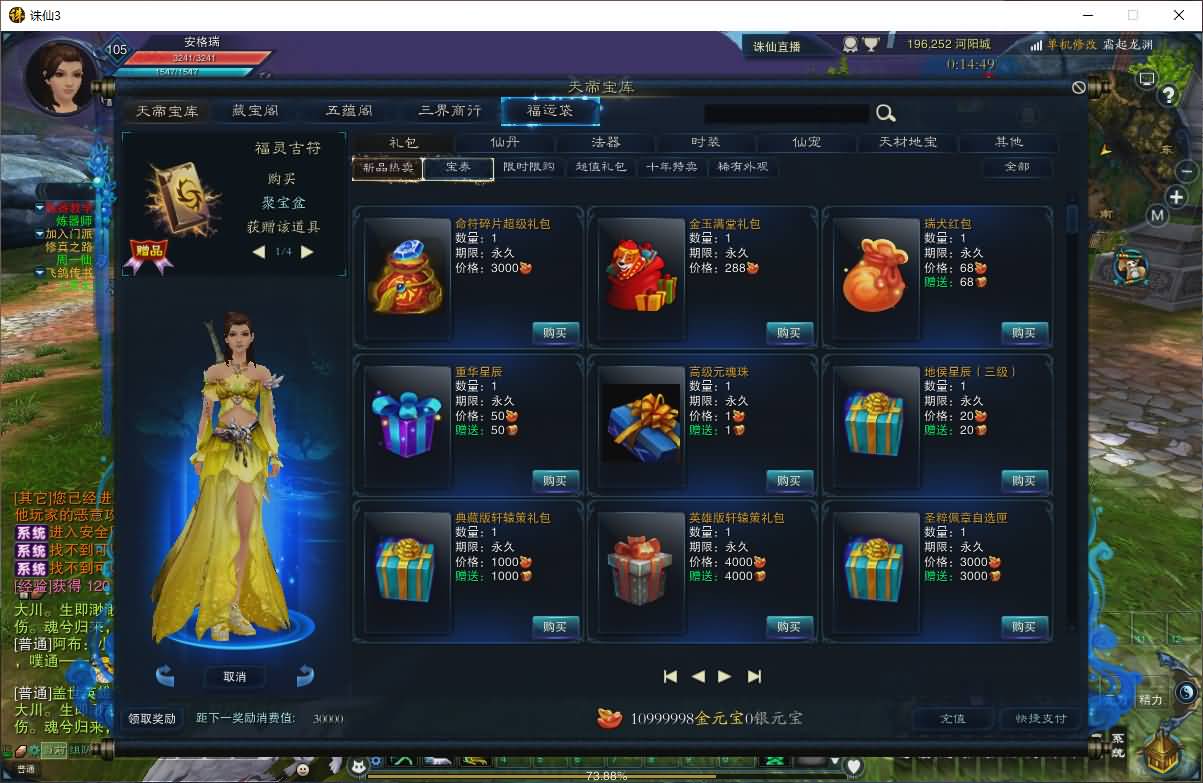Screen dimensions: 1203x783
Task: Cancel the outfit preview with 取消
Action: (235, 677)
